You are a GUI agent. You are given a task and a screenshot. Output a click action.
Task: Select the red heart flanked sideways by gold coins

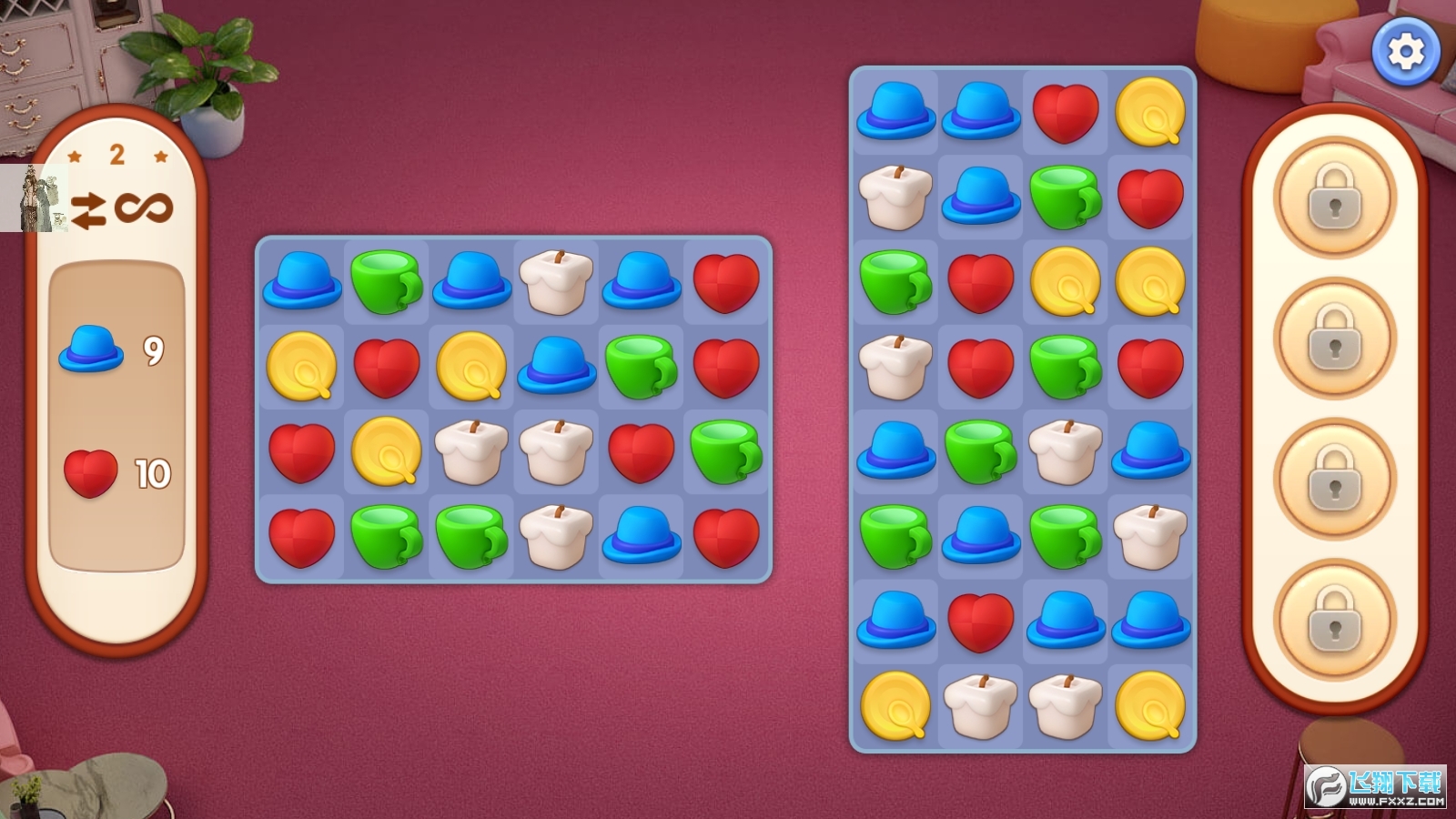(387, 367)
